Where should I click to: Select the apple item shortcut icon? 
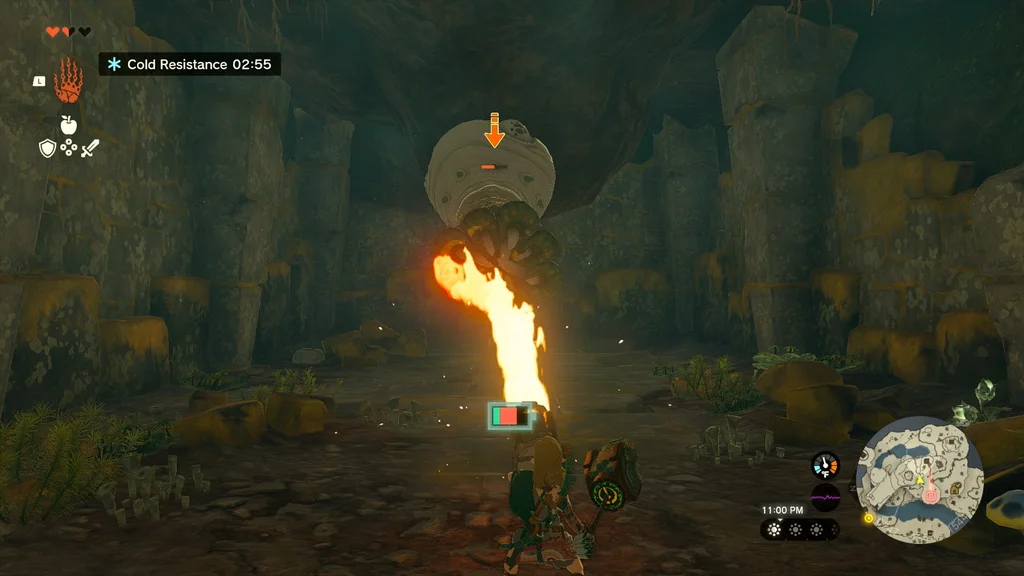[68, 125]
